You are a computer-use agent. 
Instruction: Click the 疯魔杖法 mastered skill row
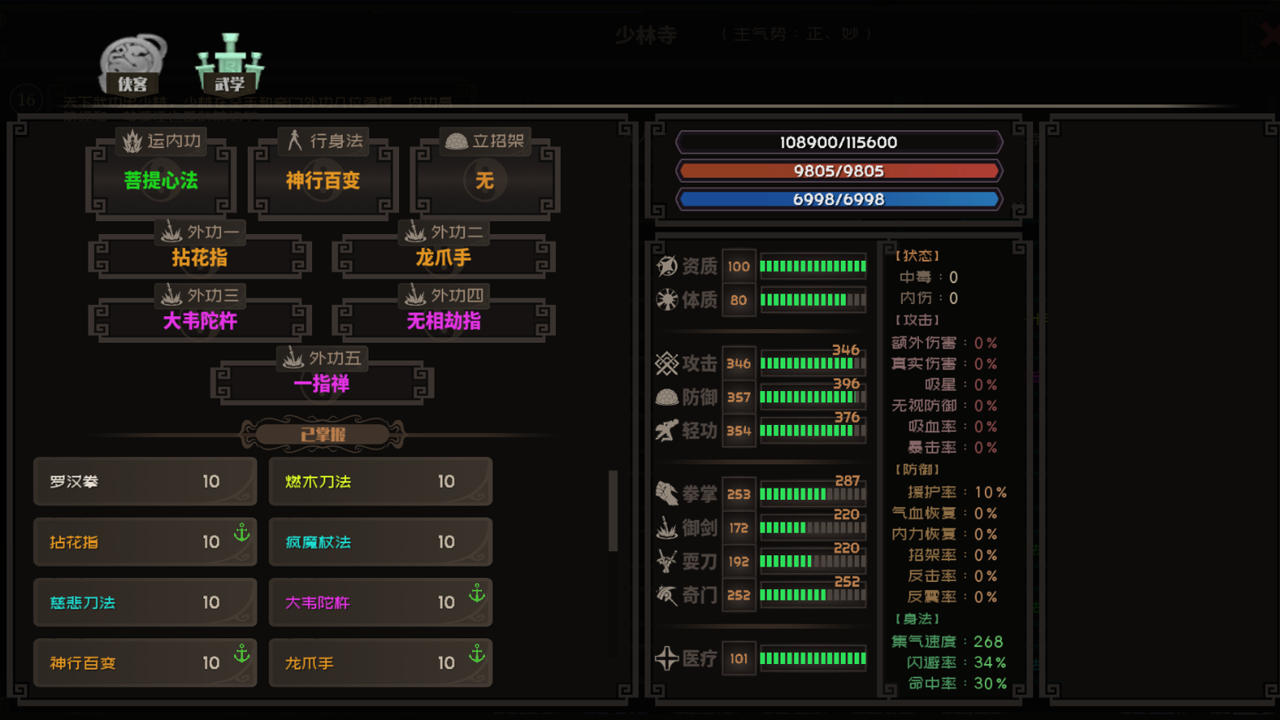pos(380,541)
